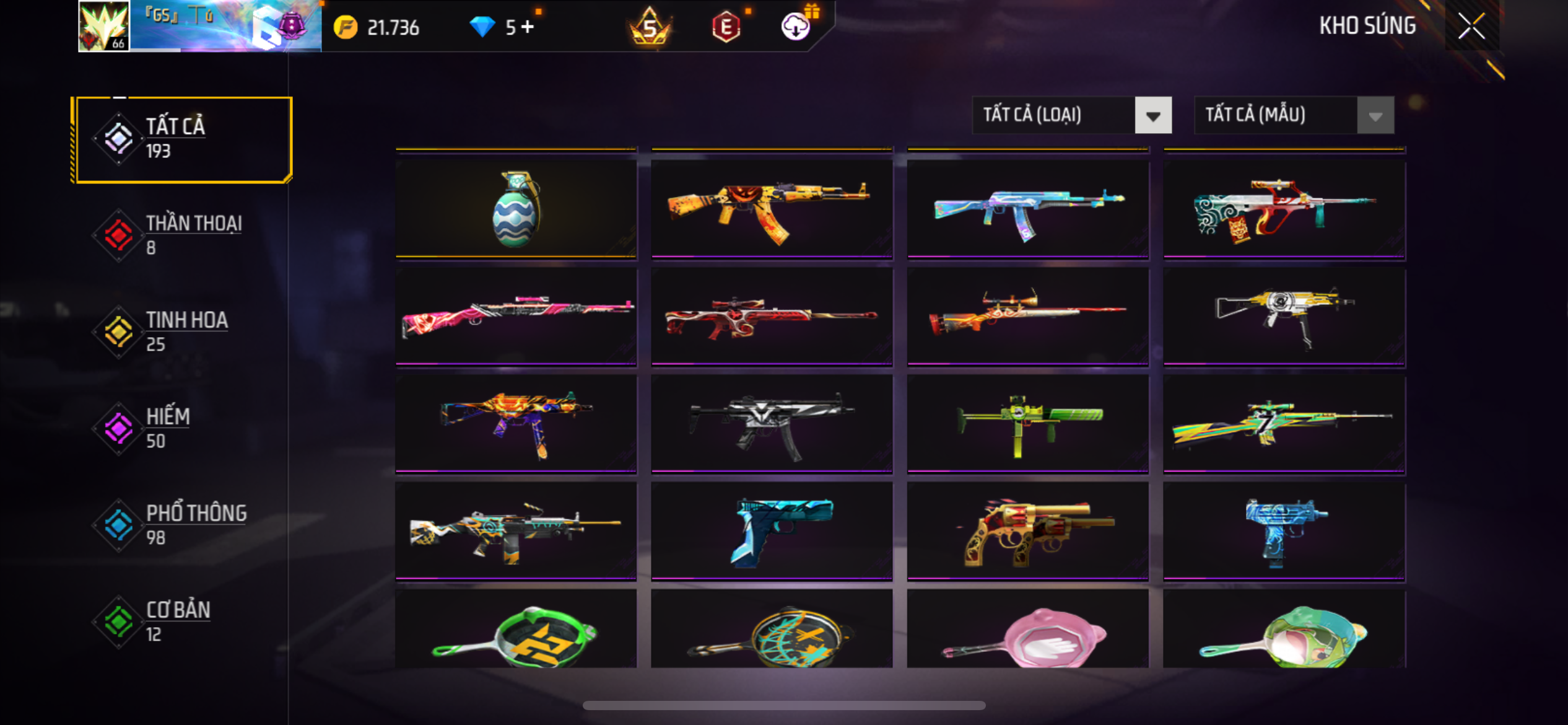Select the pink pan skin
The image size is (1568, 725).
1028,631
